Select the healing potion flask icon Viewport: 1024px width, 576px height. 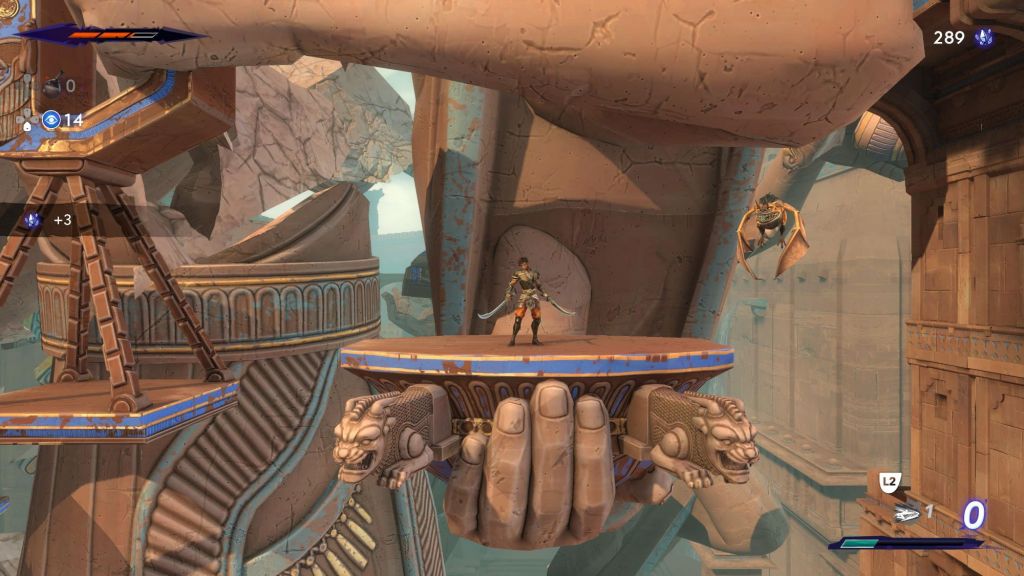coord(51,87)
